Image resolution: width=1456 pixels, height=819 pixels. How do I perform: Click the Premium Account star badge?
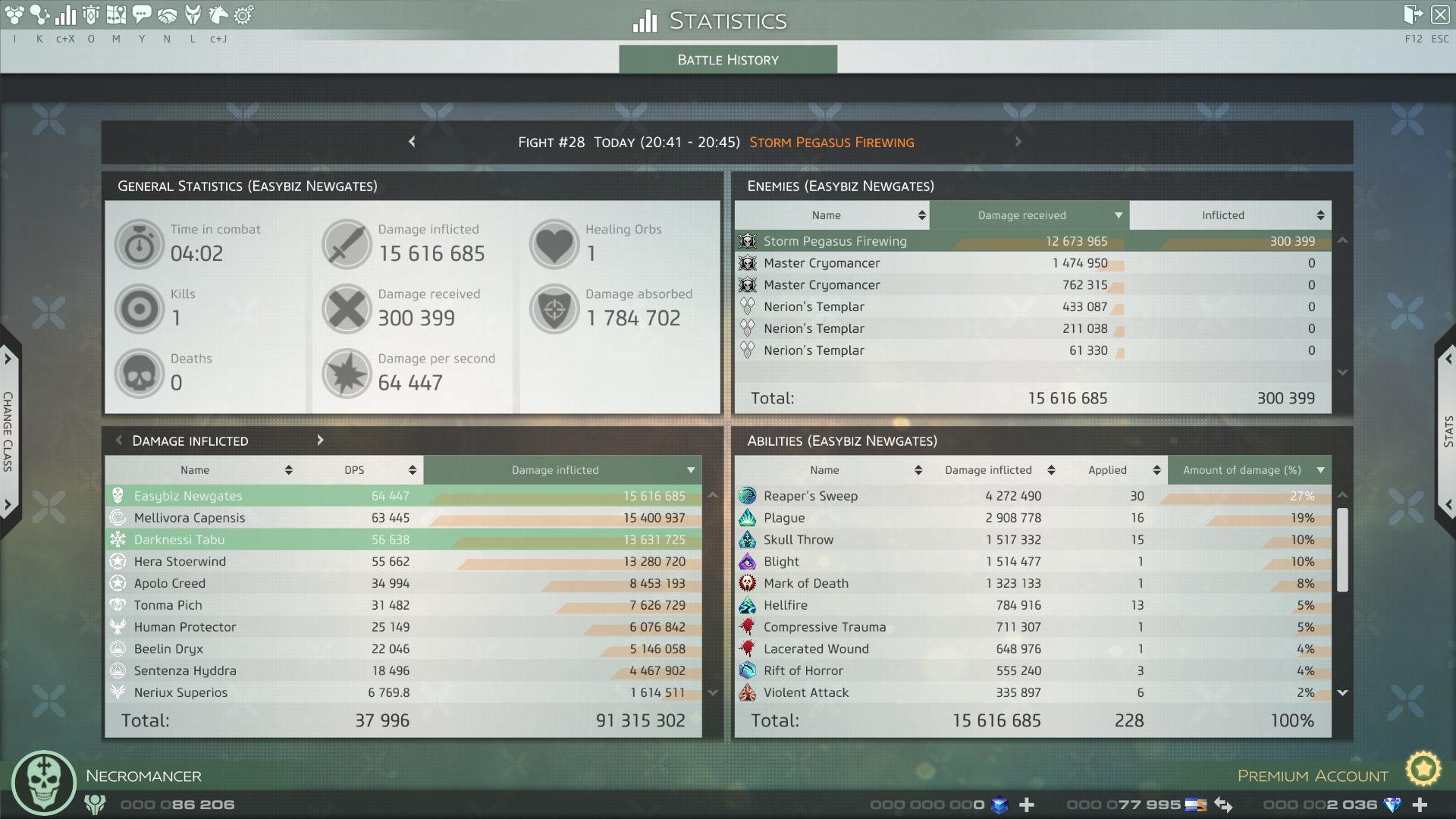[x=1423, y=770]
